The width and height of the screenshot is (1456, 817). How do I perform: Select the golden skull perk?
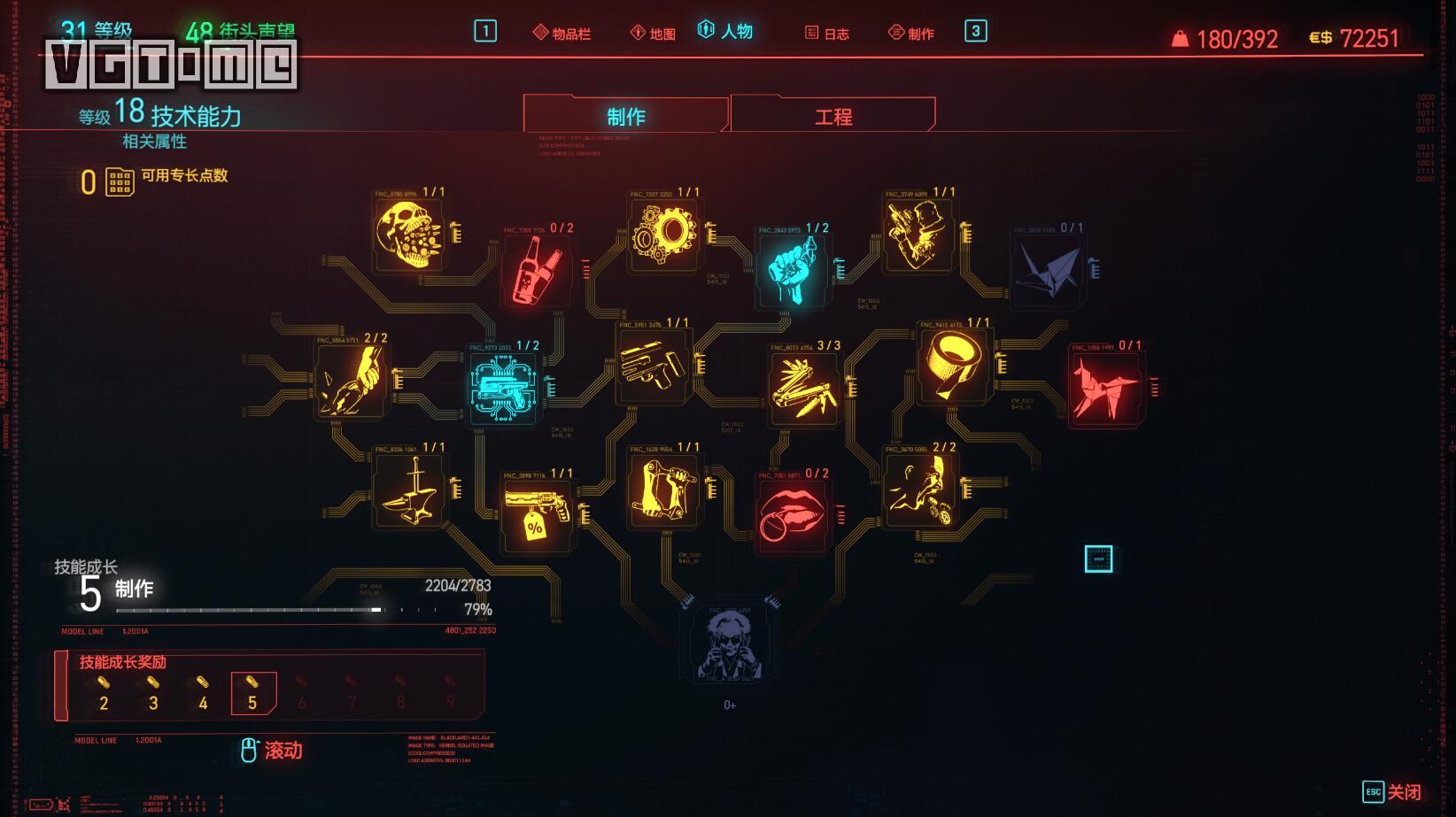(408, 235)
